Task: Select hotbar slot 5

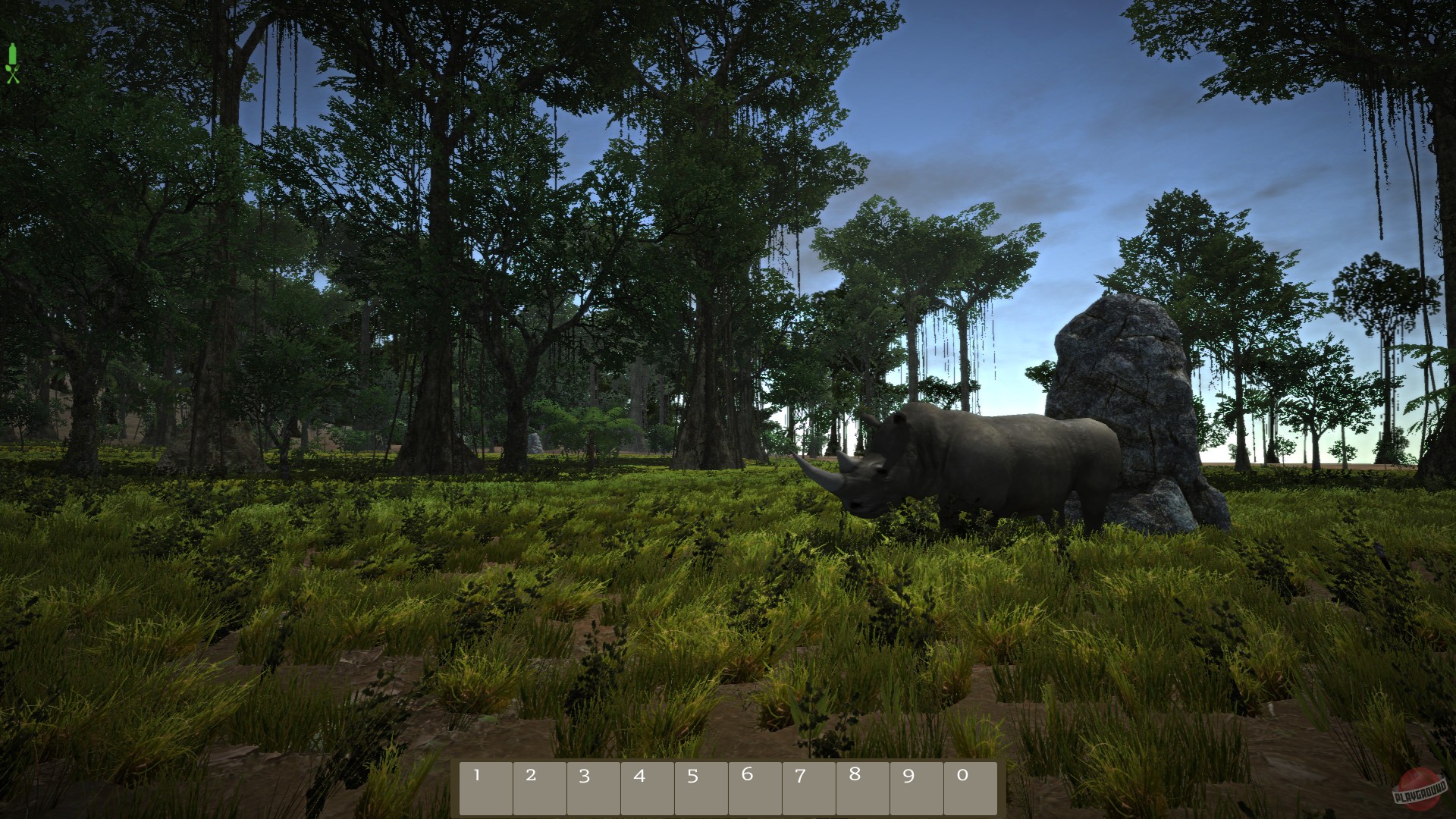Action: (x=701, y=787)
